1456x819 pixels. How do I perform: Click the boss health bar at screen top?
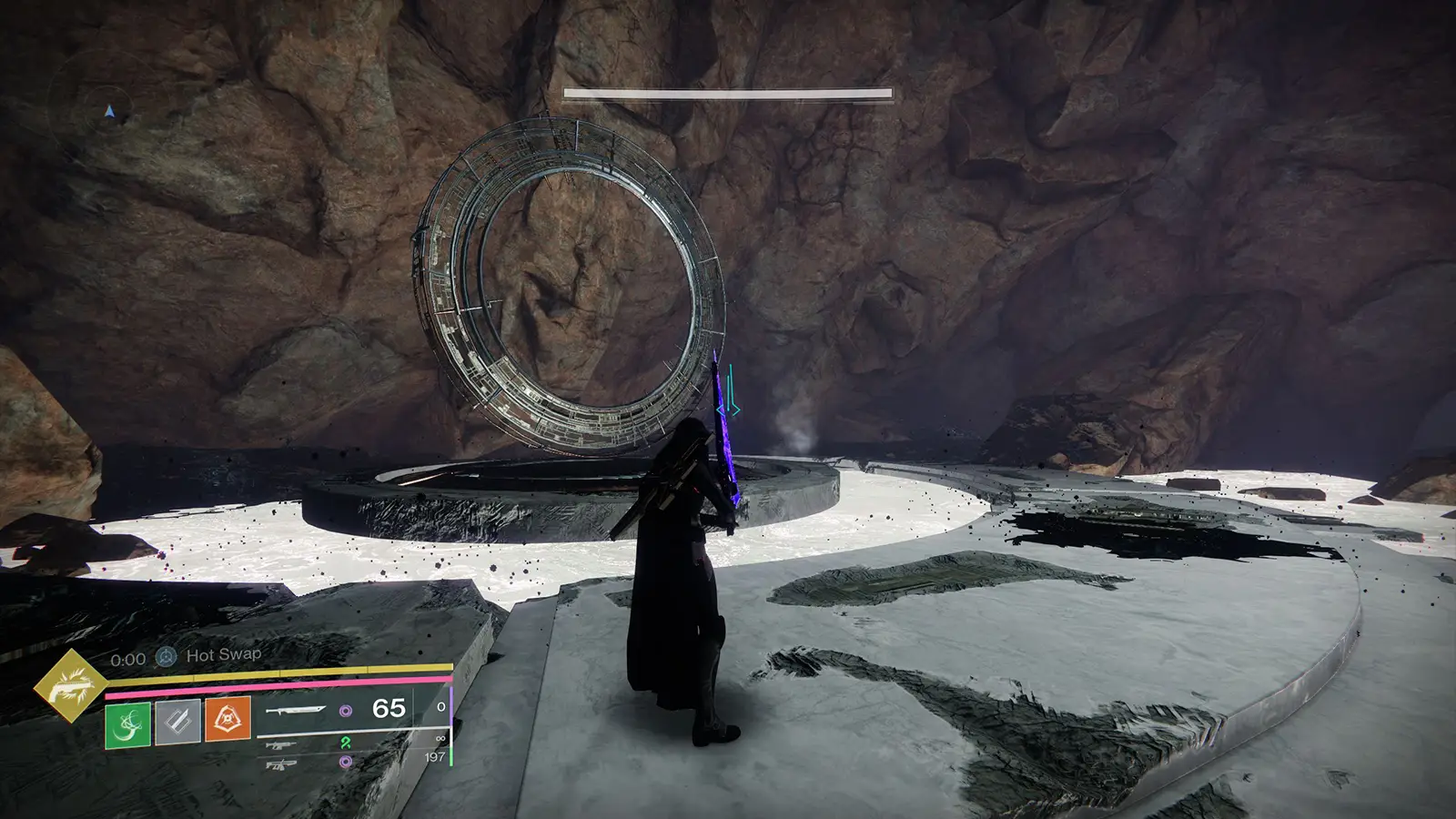(x=728, y=92)
